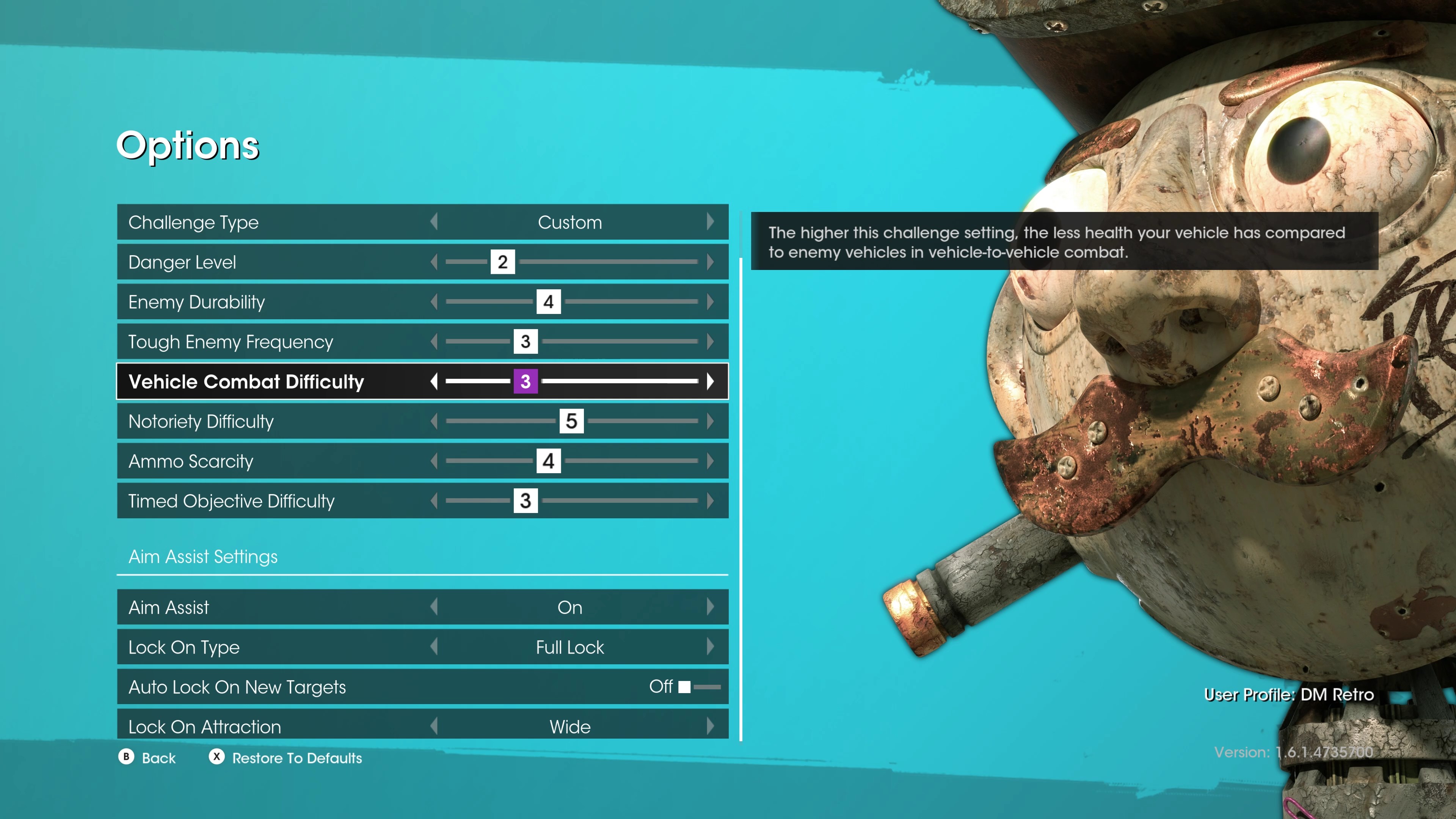This screenshot has width=1456, height=819.
Task: Click the purple Vehicle Combat Difficulty handle
Action: click(525, 381)
